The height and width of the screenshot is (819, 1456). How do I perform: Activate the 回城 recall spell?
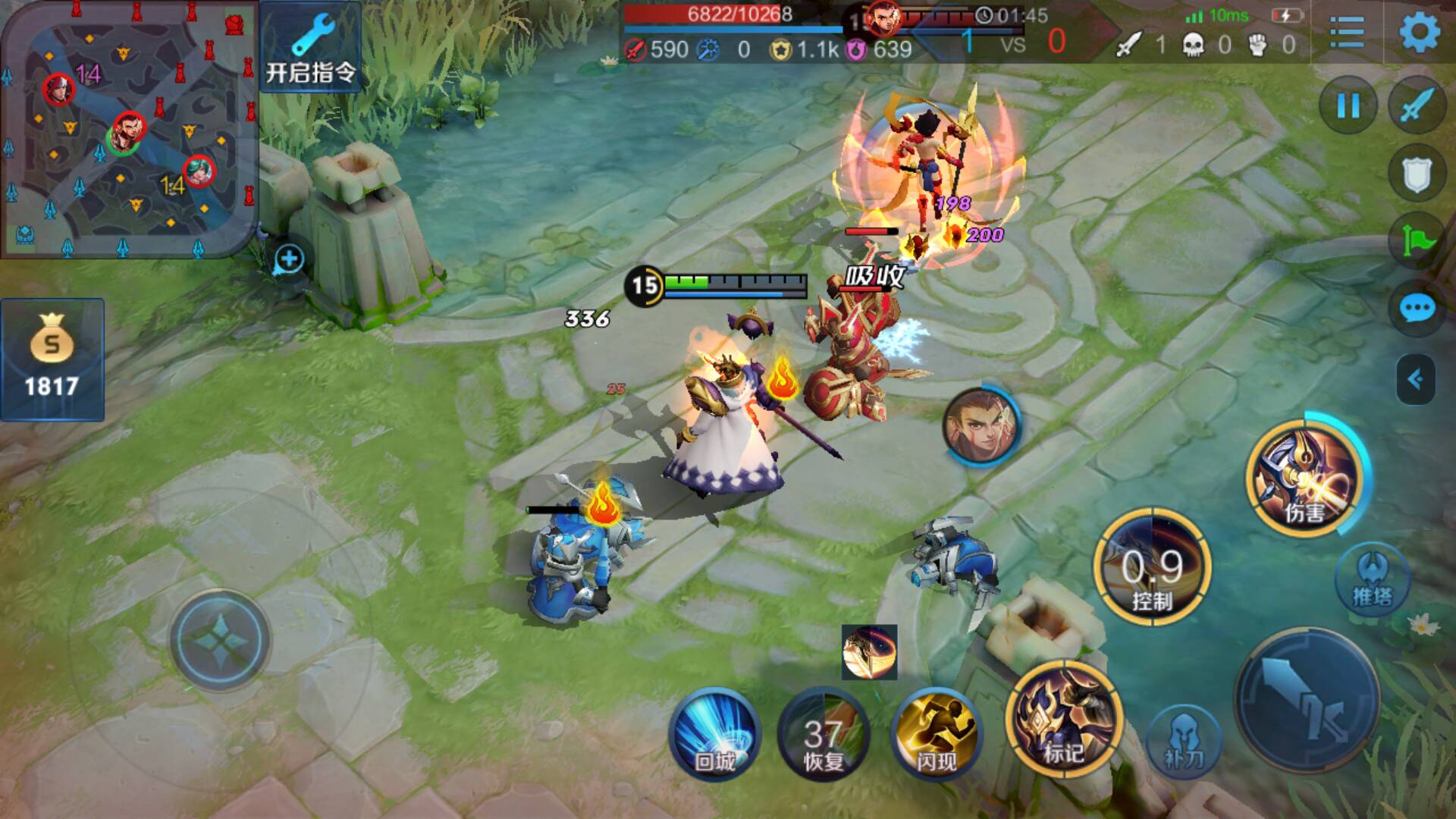[x=714, y=733]
